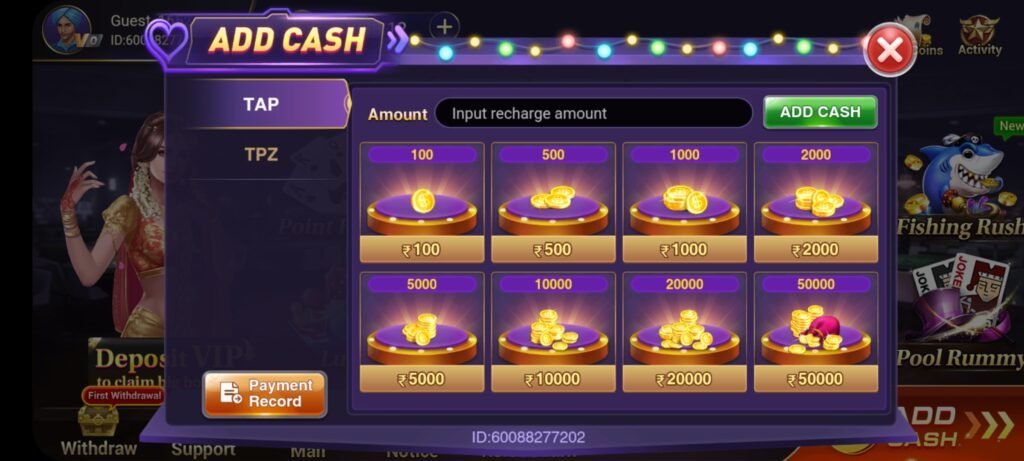Open the Activity icon
This screenshot has height=461, width=1024.
(x=979, y=35)
